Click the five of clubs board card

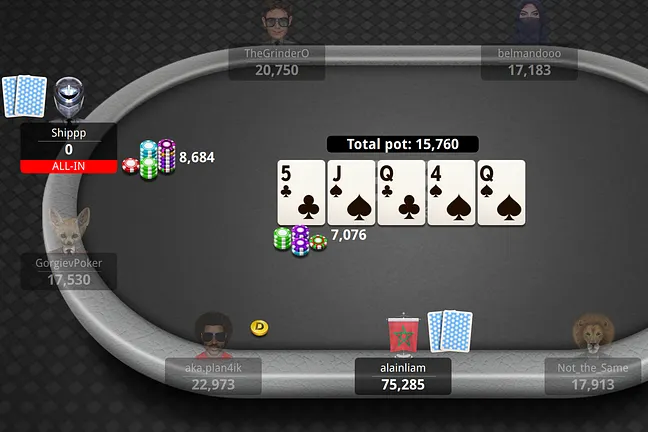(301, 192)
